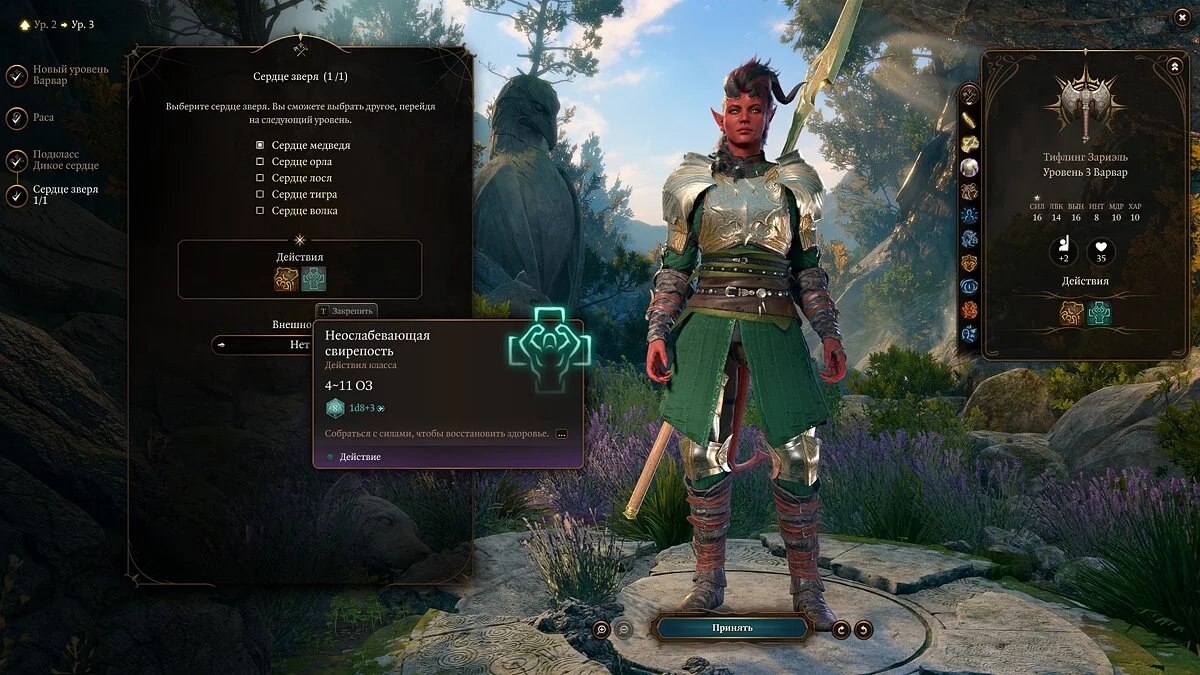Select Сердце тигра option
1200x675 pixels.
[260, 194]
